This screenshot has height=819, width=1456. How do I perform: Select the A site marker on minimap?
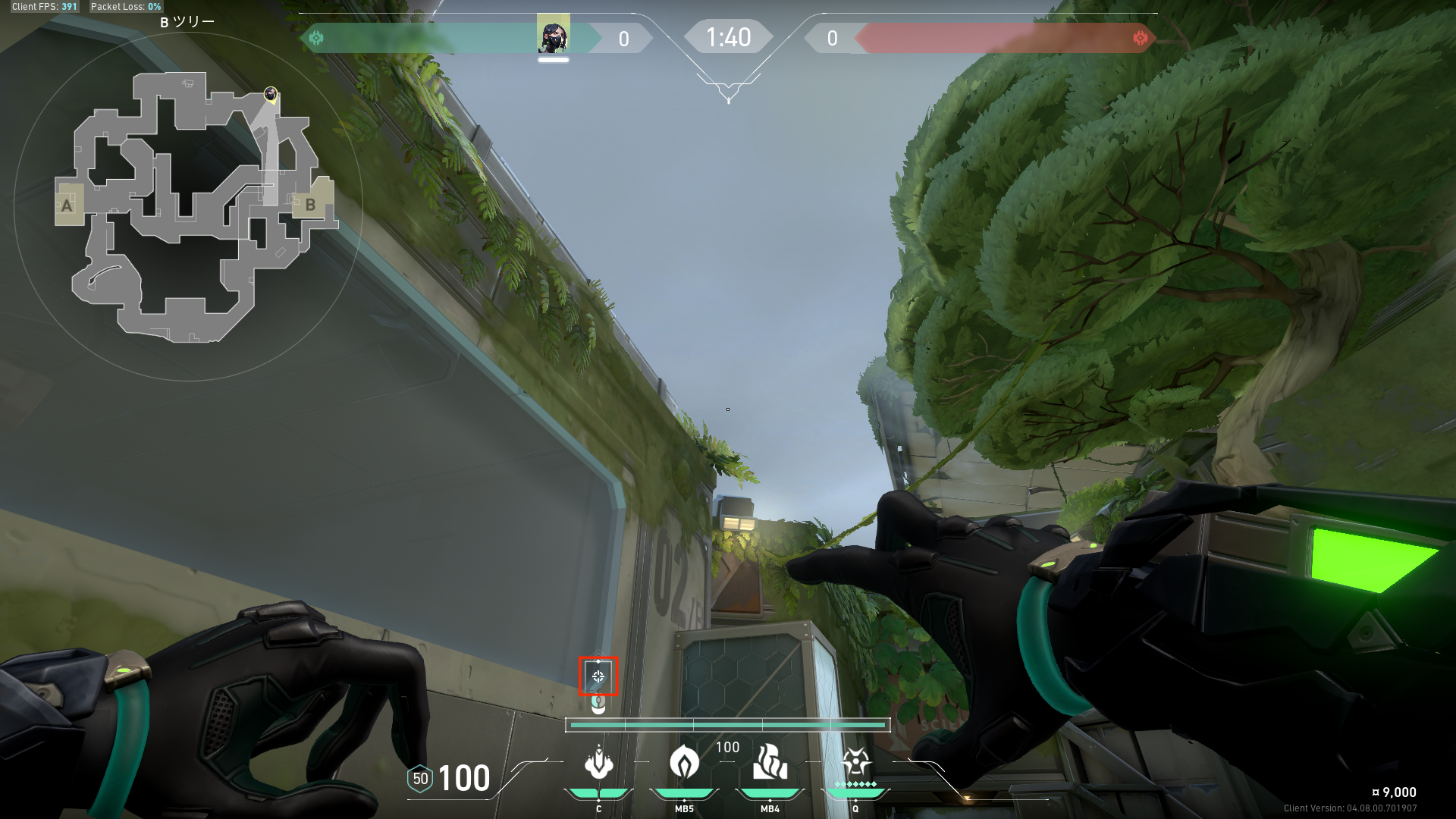pos(68,205)
